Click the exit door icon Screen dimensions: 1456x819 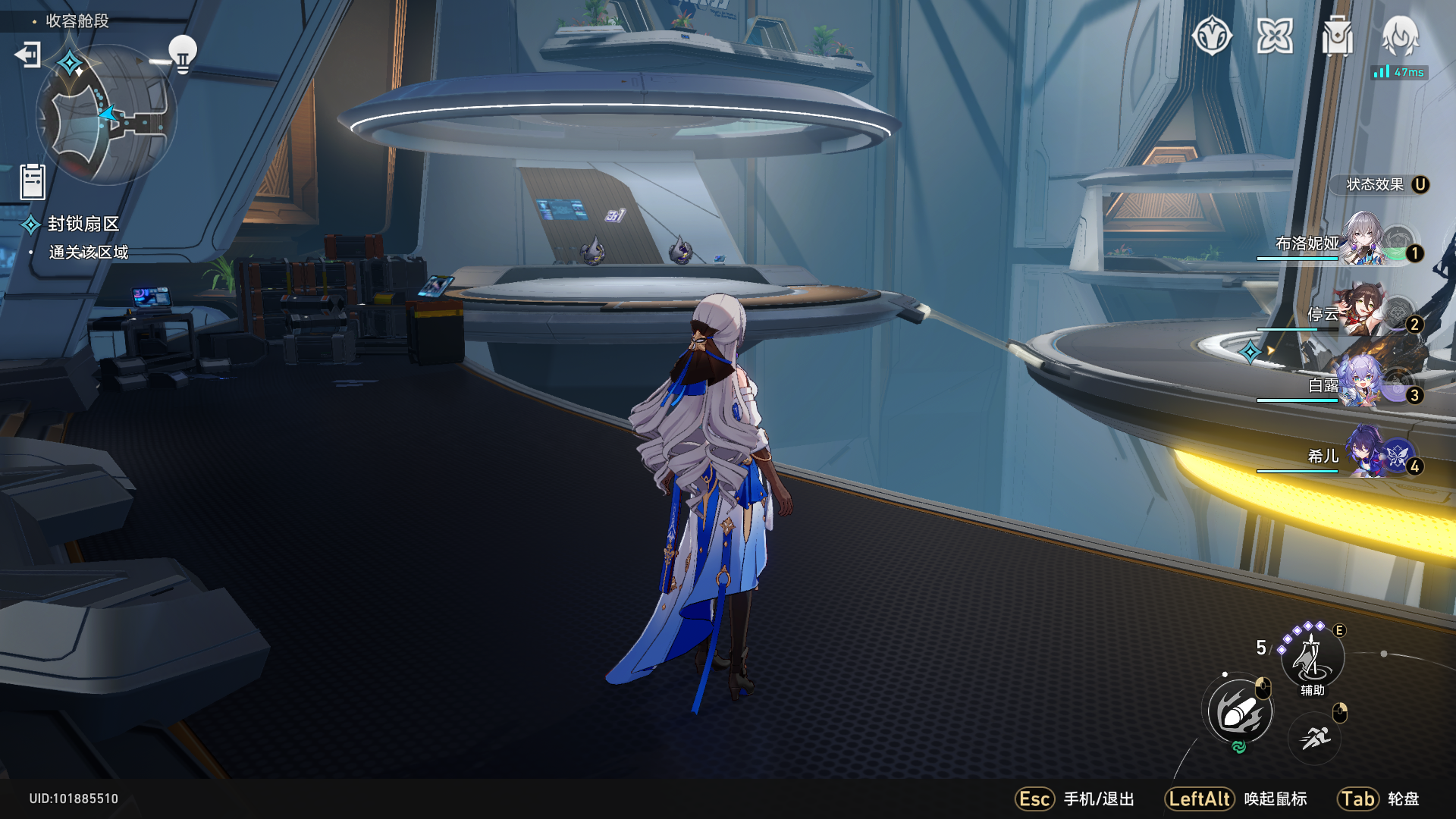point(28,55)
